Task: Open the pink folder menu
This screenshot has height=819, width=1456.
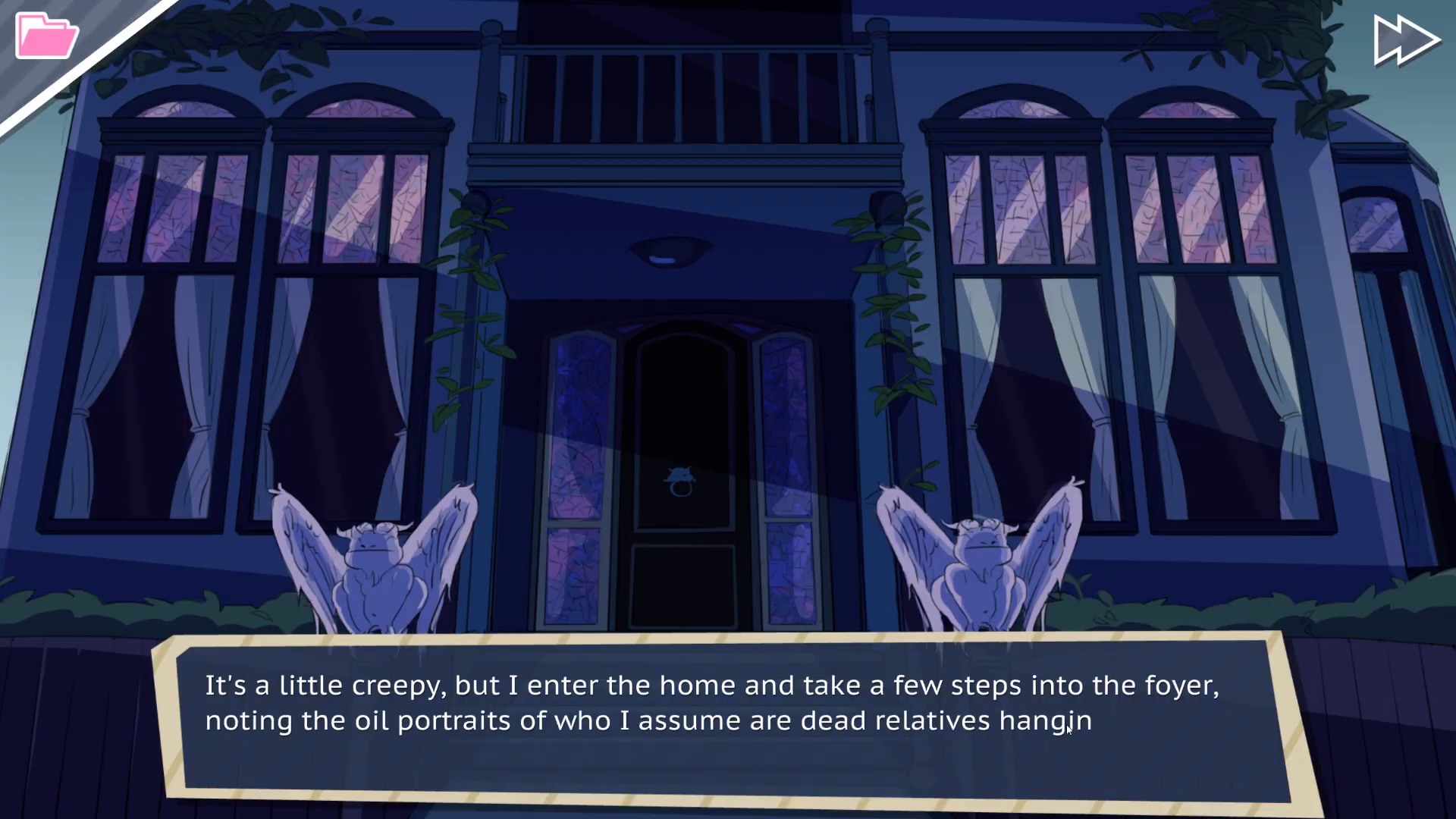Action: click(45, 36)
